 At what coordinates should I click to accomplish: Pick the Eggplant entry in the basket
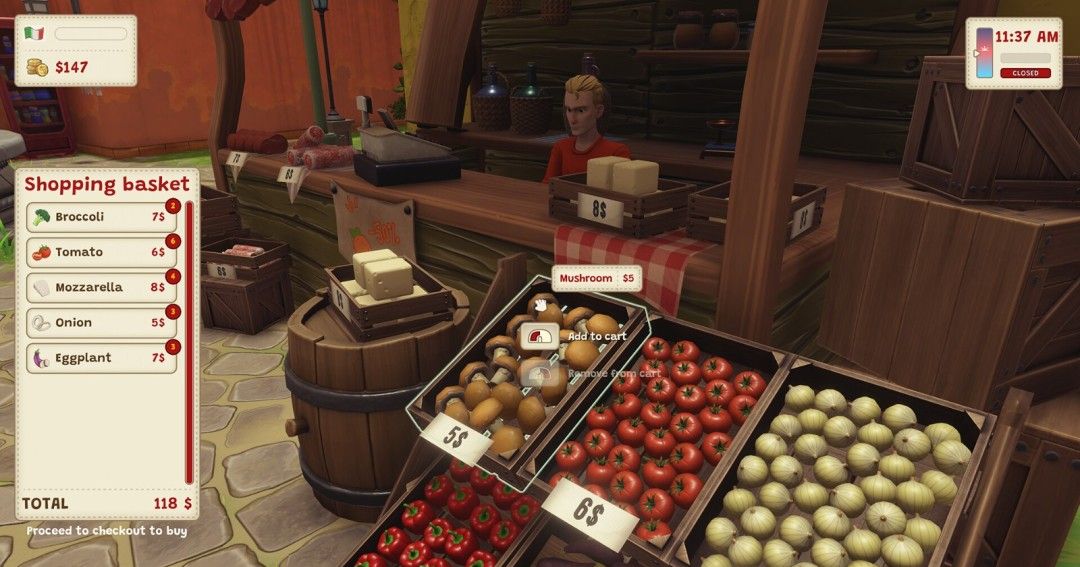(x=100, y=358)
